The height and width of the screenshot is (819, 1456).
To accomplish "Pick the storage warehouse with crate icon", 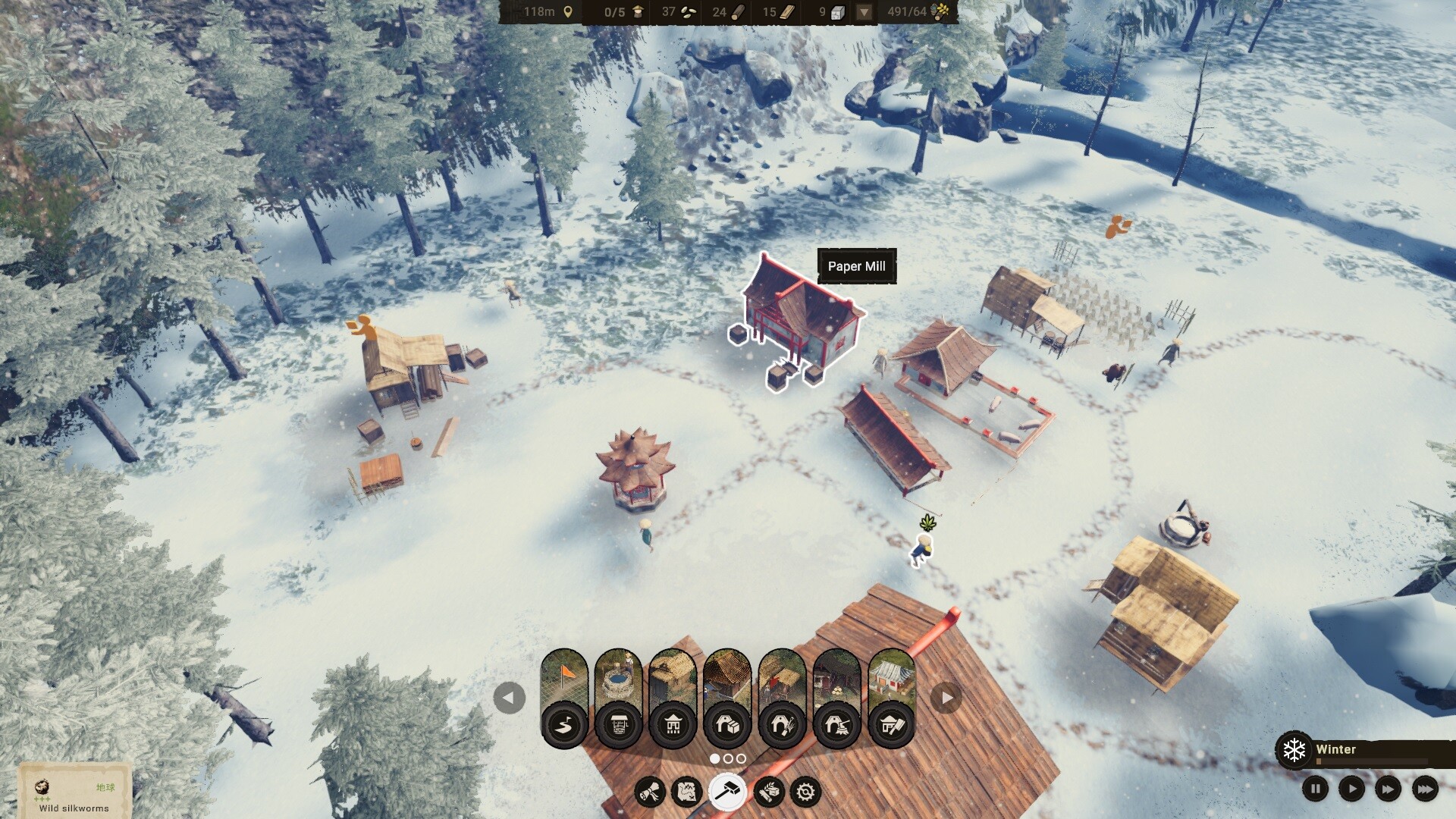I will point(728,698).
